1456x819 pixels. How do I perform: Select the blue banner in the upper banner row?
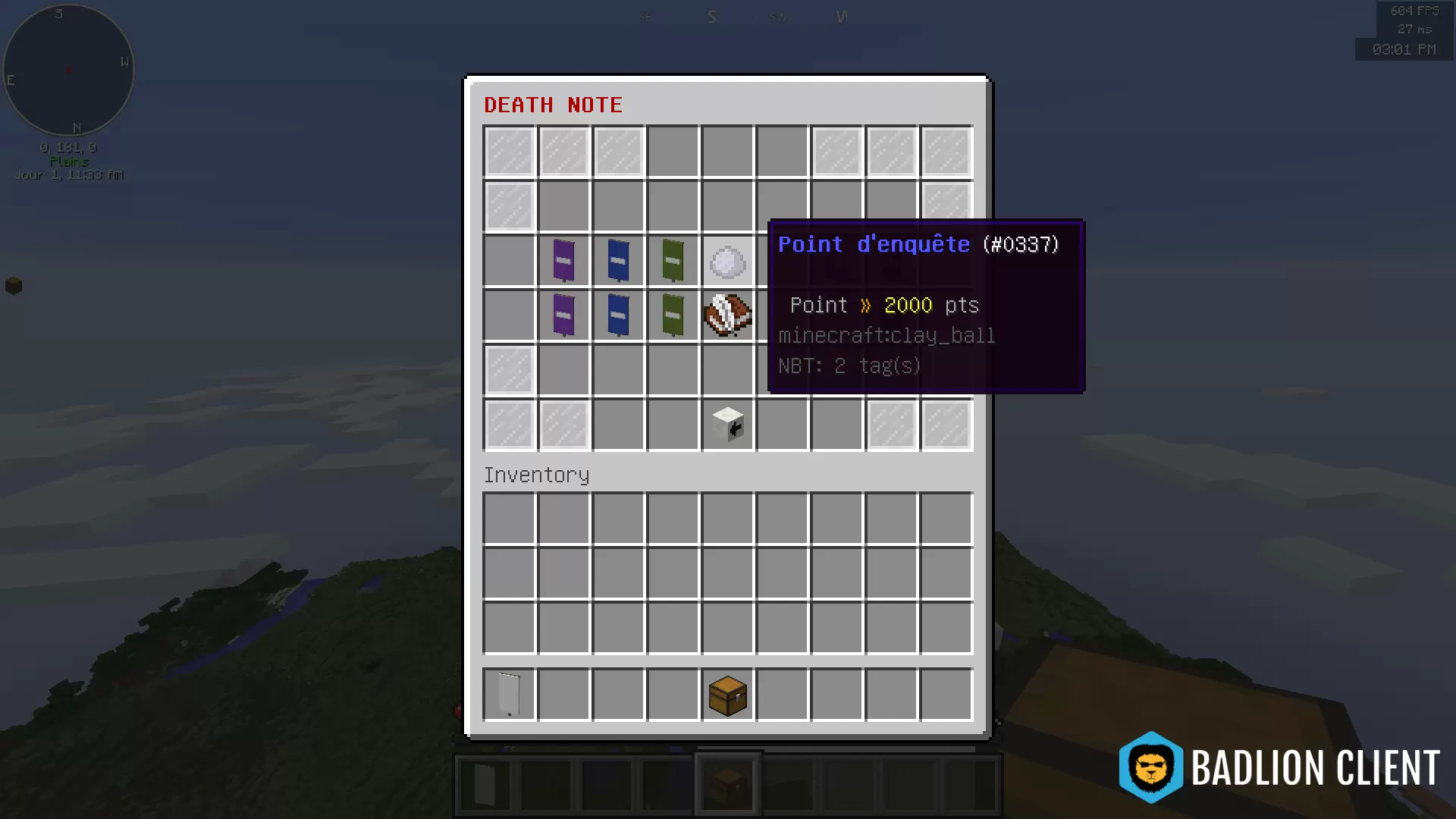click(618, 261)
